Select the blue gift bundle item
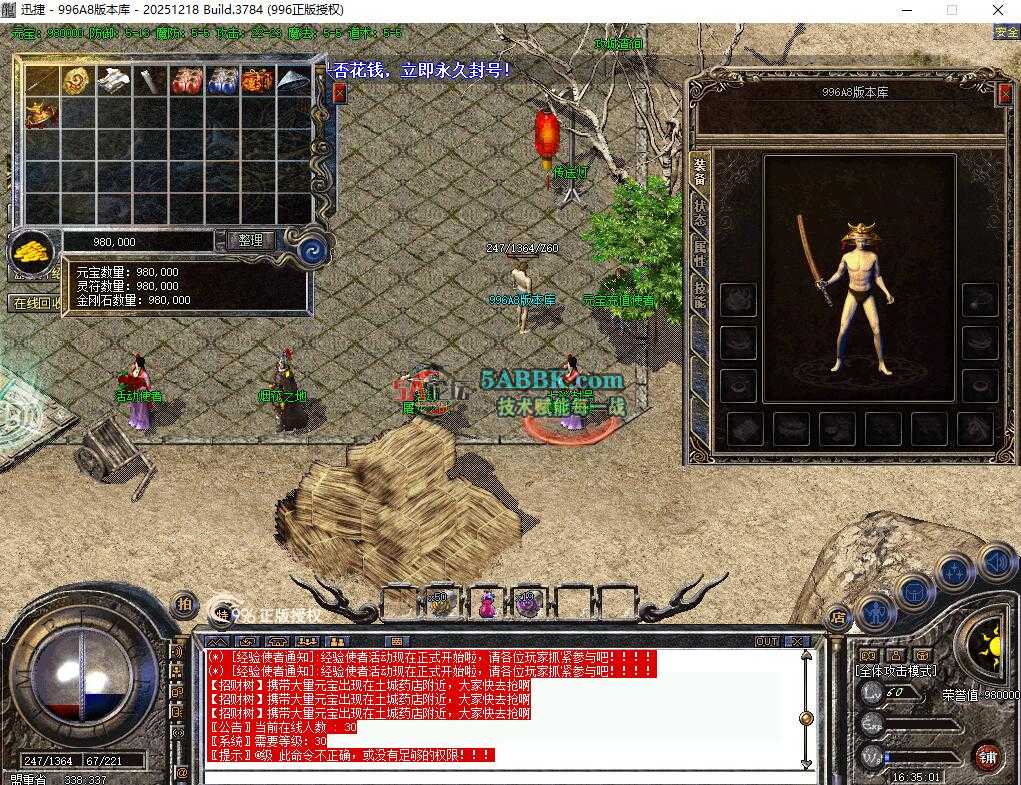The height and width of the screenshot is (785, 1021). (x=221, y=81)
